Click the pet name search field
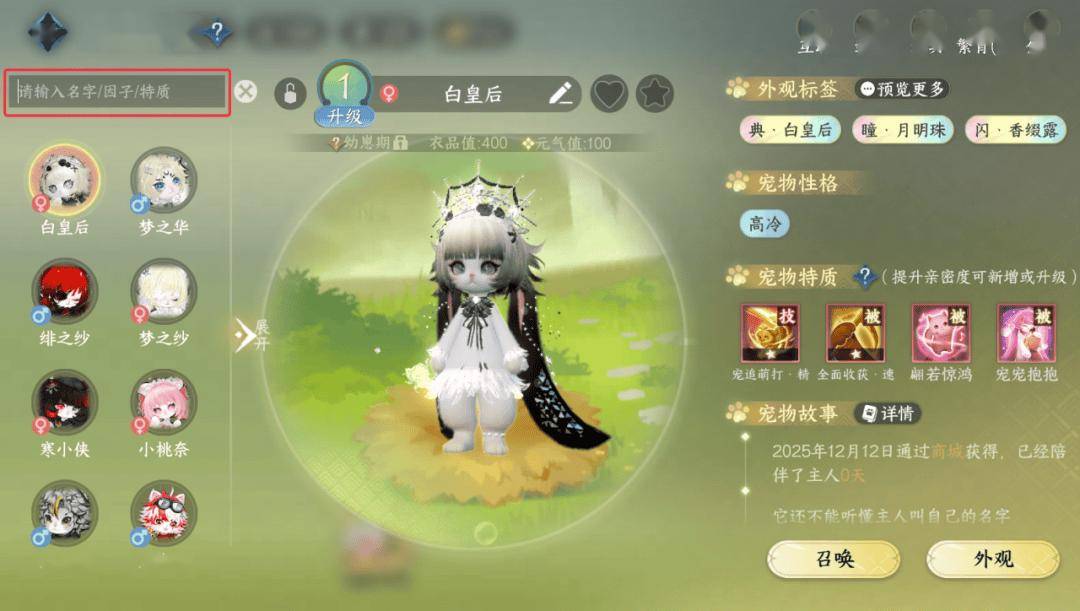1080x611 pixels. 118,92
